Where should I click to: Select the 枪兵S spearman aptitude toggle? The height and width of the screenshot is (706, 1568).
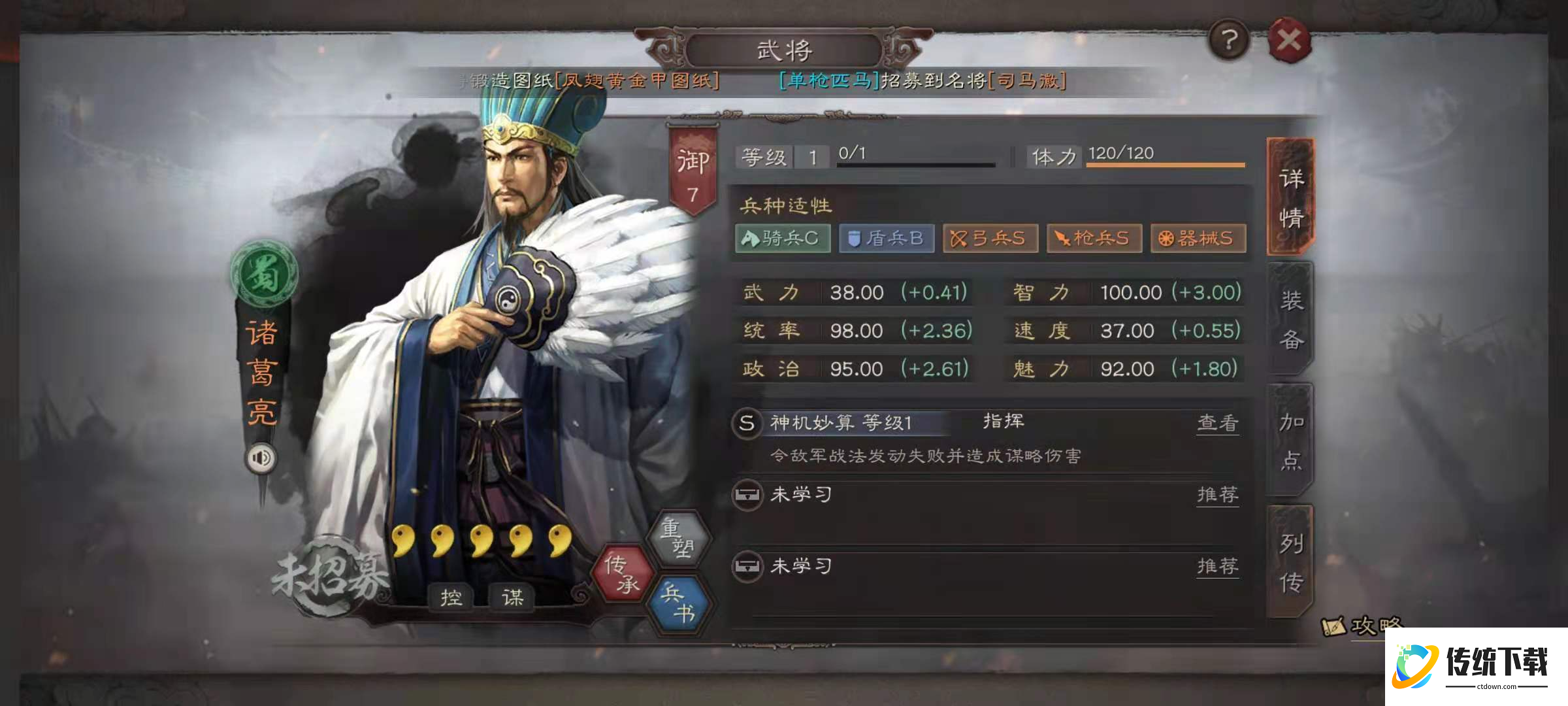(1094, 239)
